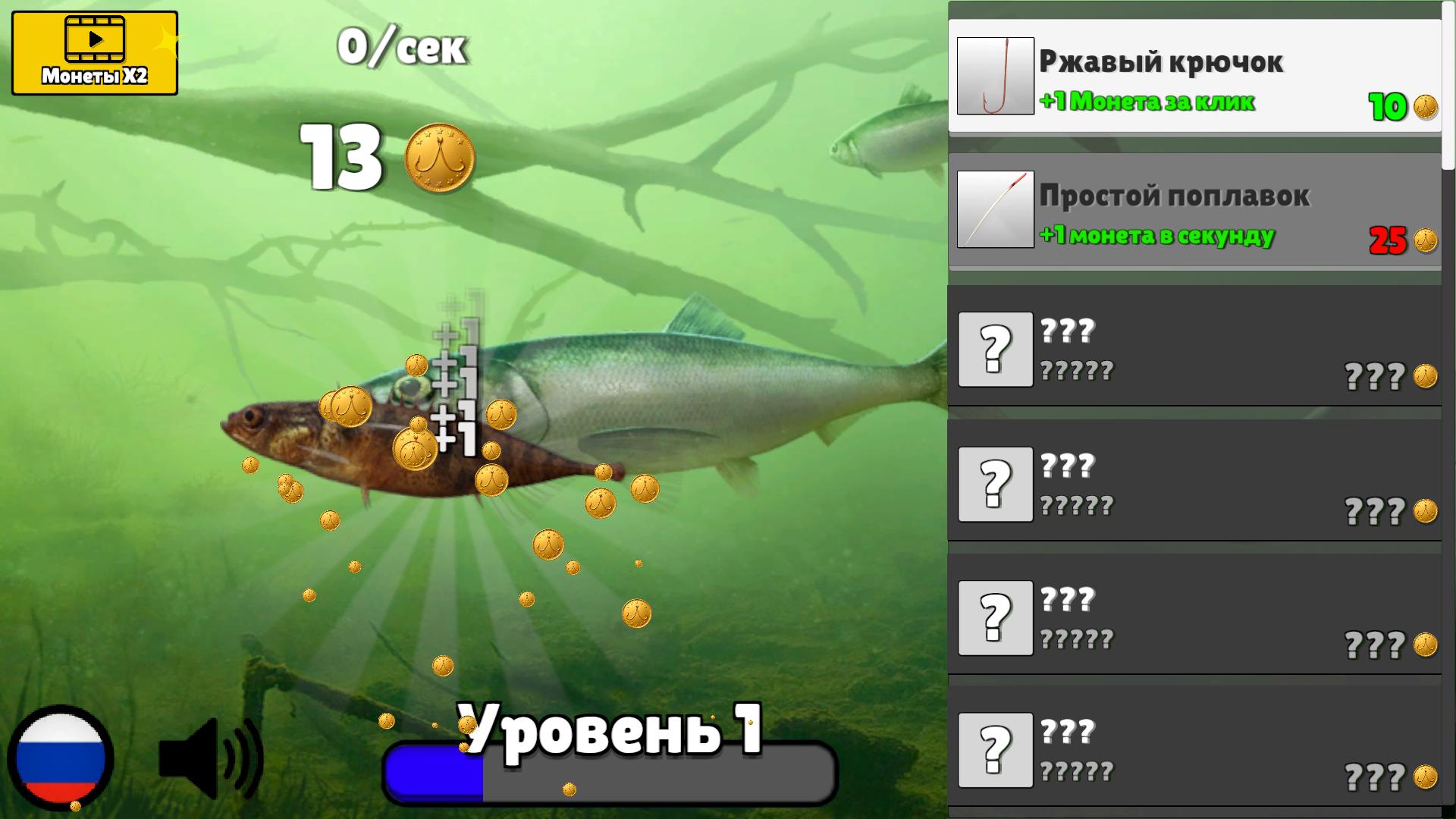Click the coin icon next to price 10
Viewport: 1456px width, 819px height.
(1424, 107)
